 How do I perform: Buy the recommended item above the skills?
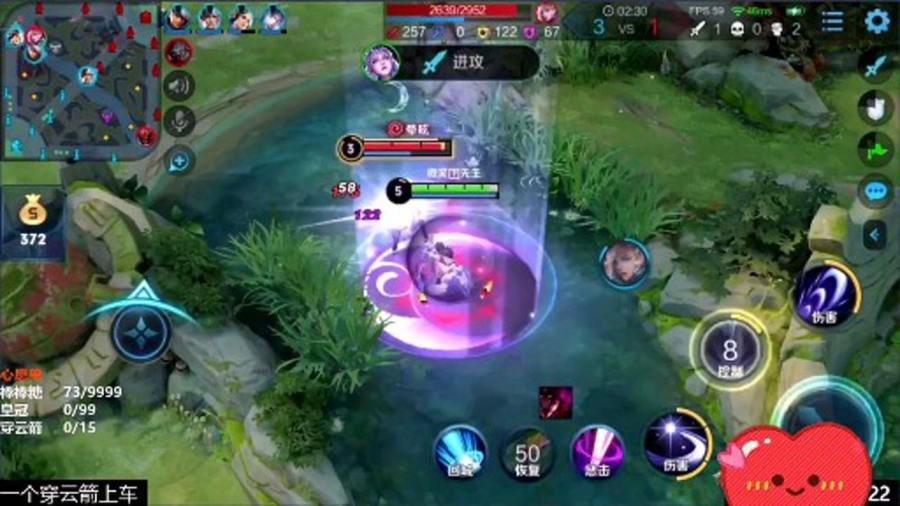coord(555,402)
